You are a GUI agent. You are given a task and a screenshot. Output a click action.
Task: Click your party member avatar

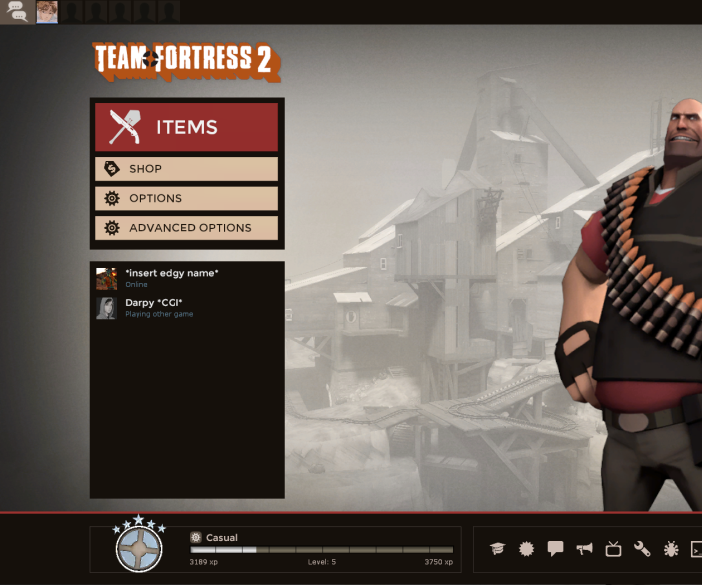[47, 12]
